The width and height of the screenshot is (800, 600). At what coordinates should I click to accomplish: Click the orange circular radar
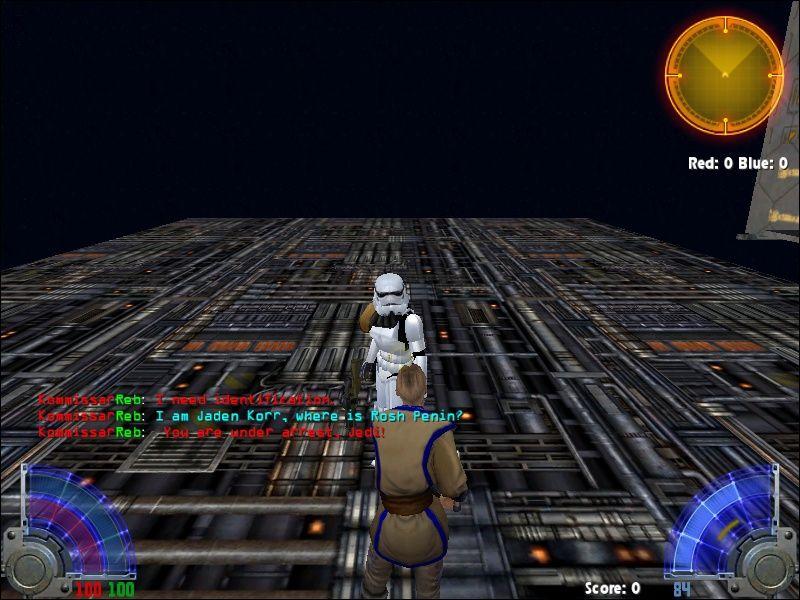724,75
